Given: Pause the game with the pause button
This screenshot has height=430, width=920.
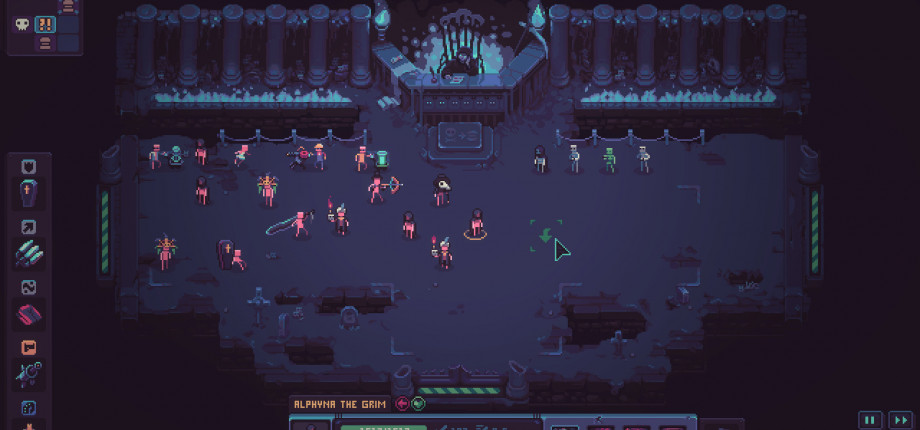Looking at the screenshot, I should coord(870,420).
